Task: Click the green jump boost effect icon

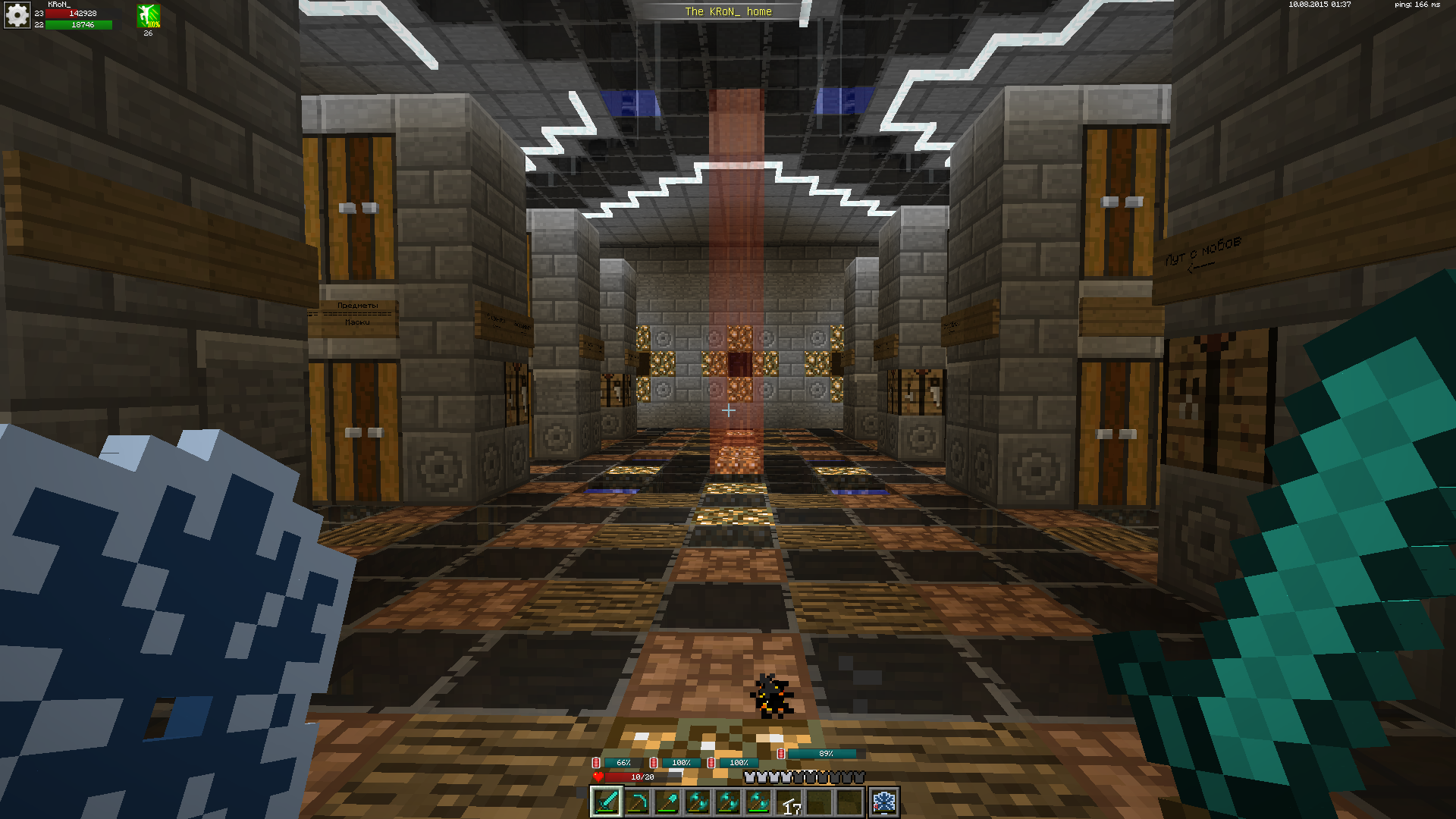Action: pyautogui.click(x=149, y=15)
